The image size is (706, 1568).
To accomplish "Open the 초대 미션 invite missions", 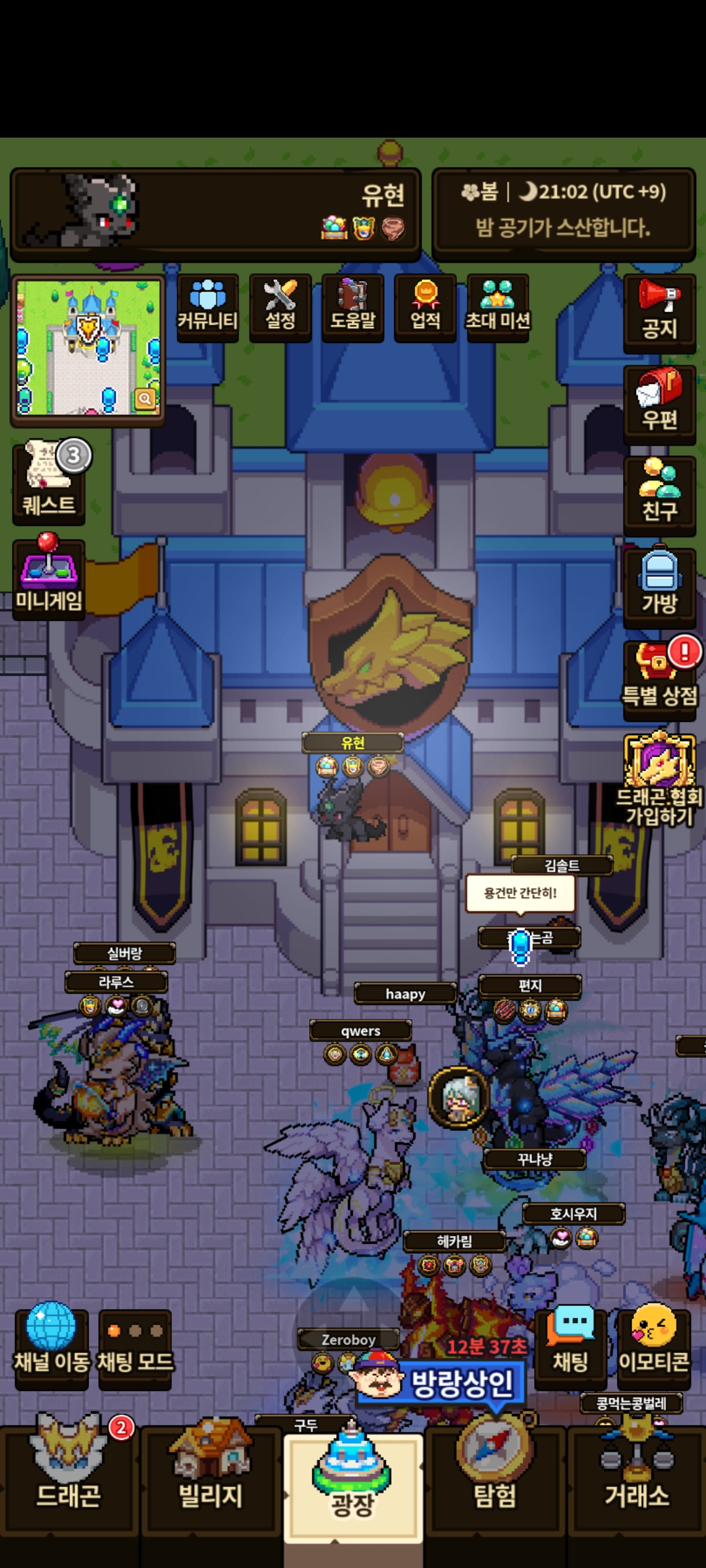I will [498, 306].
